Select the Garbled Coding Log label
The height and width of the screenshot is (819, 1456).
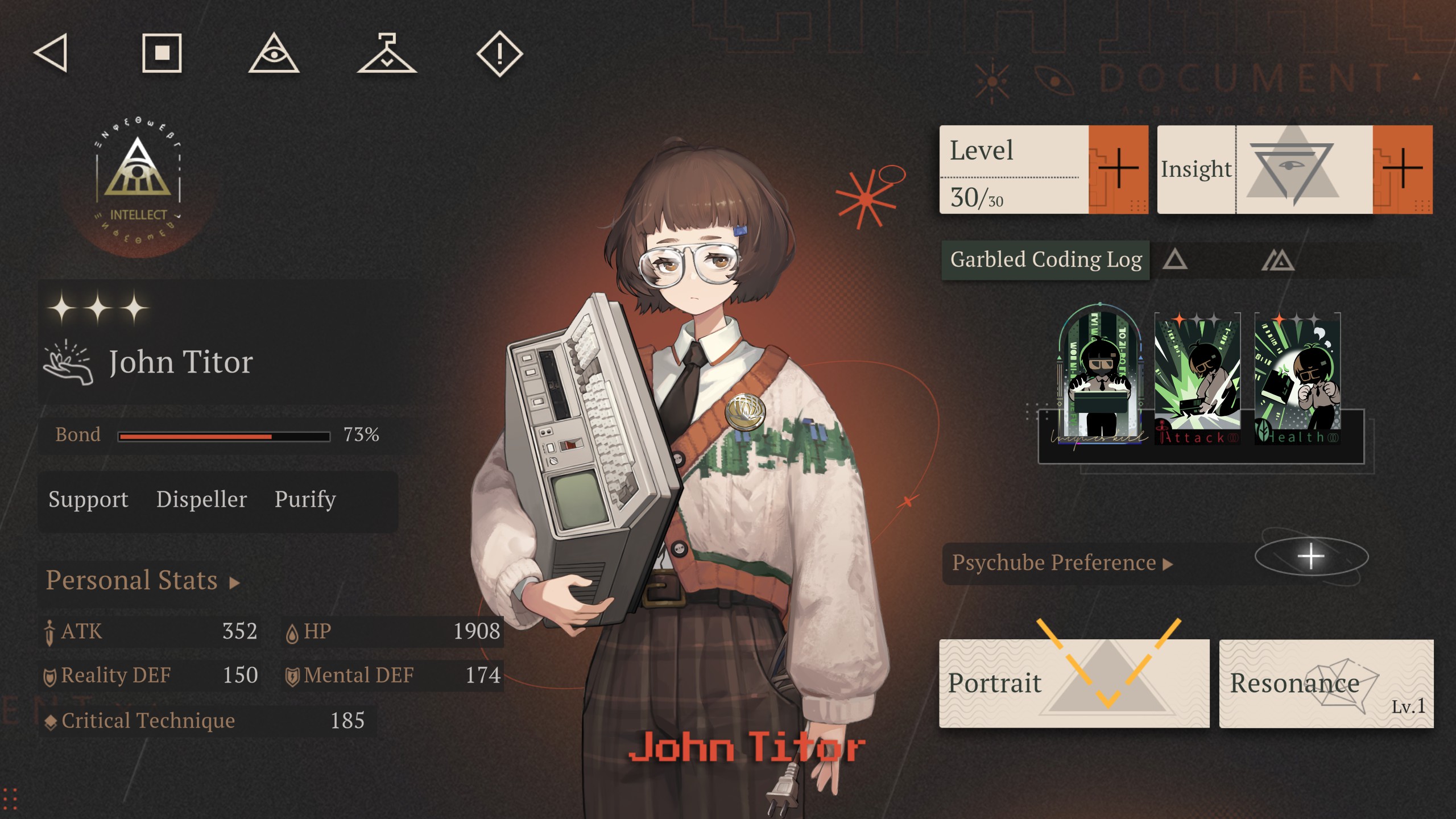(x=1047, y=260)
